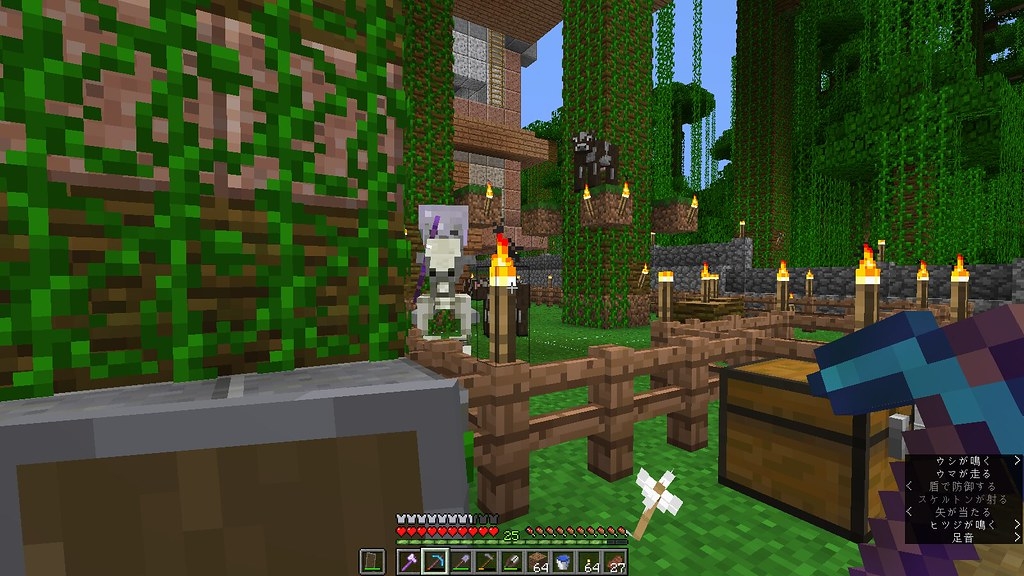
Task: Select the water bucket slot
Action: (564, 561)
